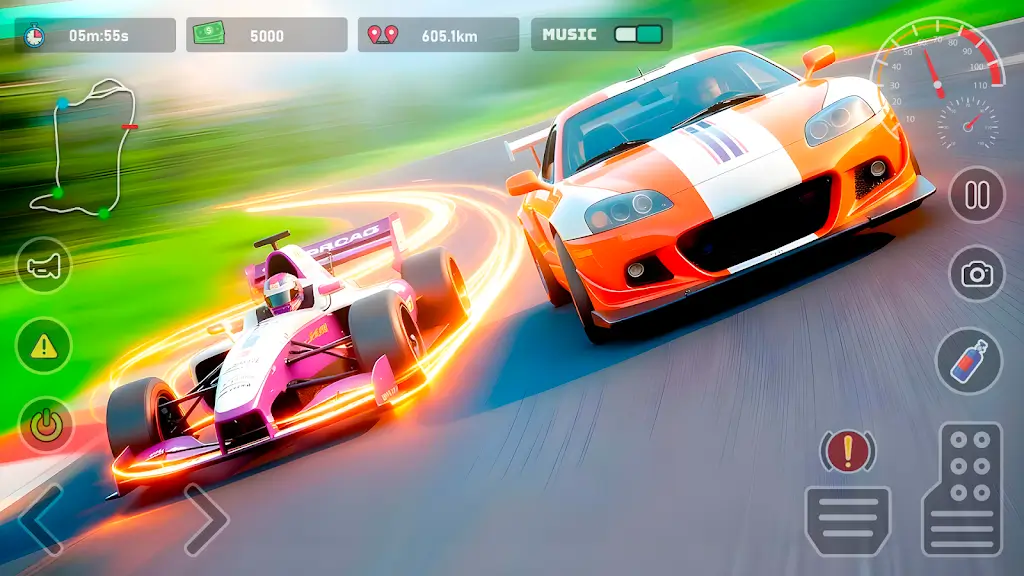Step on the gas pedal
This screenshot has height=576, width=1024.
click(962, 489)
